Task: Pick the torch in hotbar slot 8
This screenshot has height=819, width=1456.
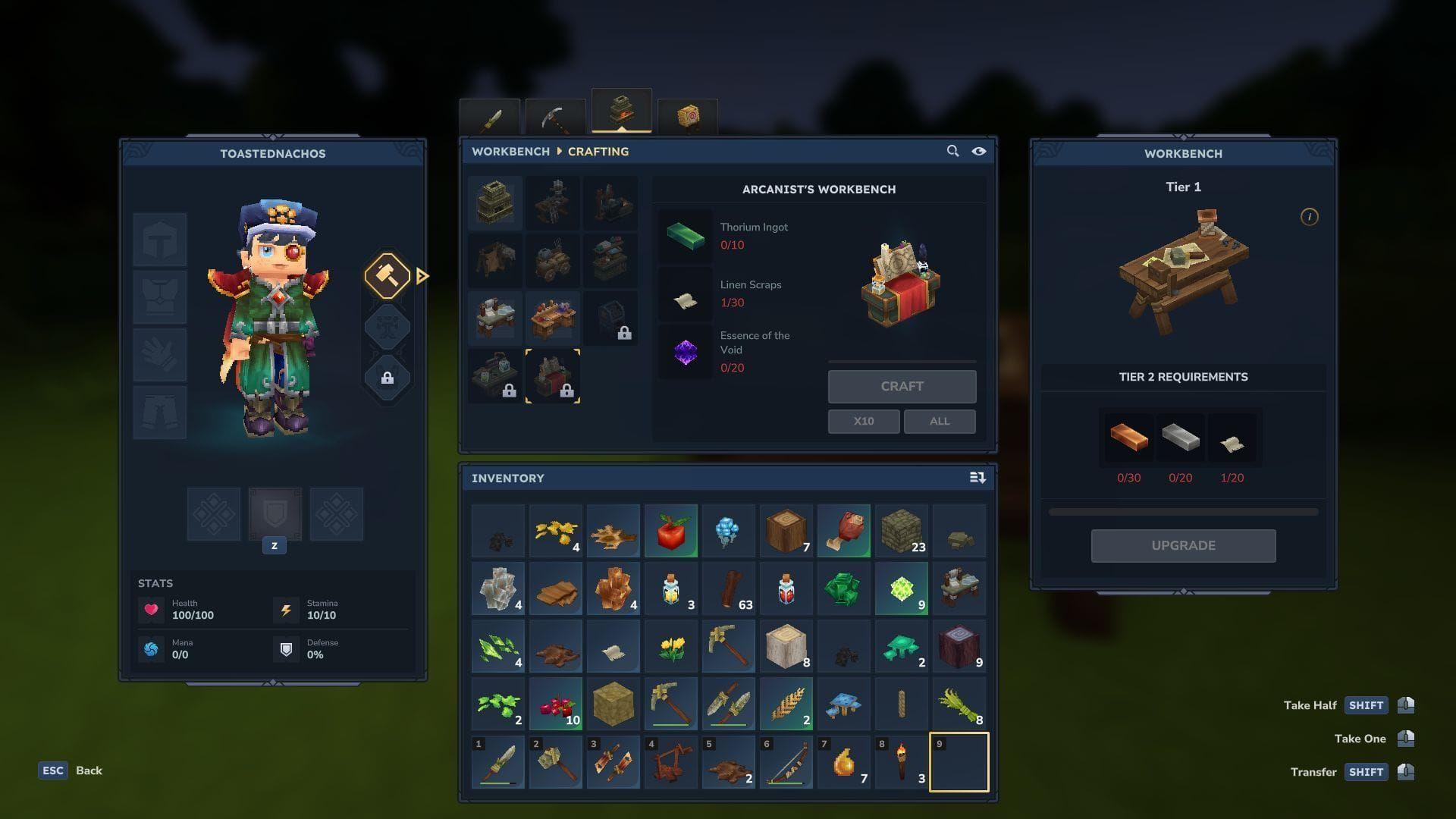Action: pos(902,762)
